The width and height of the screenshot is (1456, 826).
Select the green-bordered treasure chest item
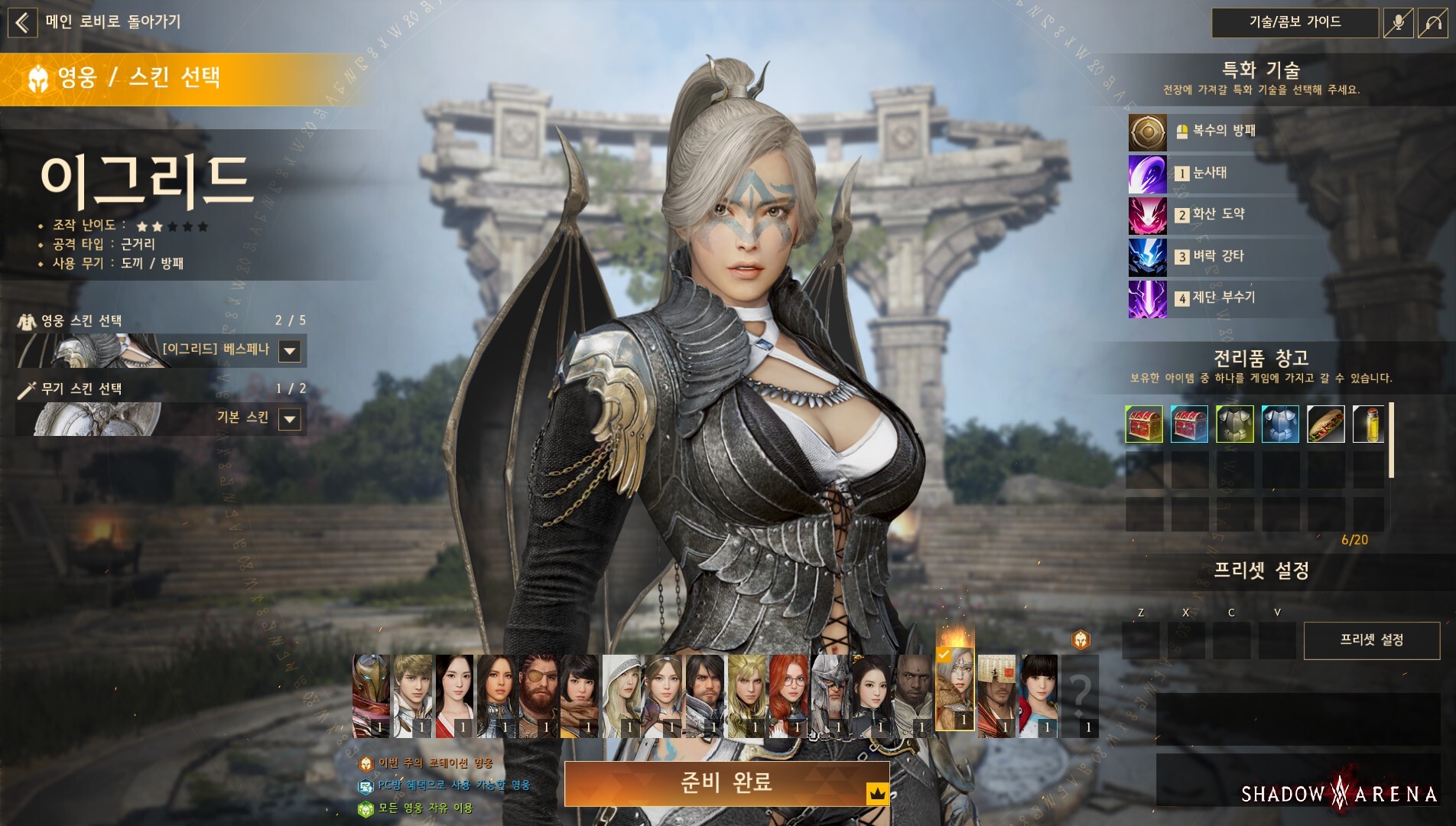tap(1144, 424)
